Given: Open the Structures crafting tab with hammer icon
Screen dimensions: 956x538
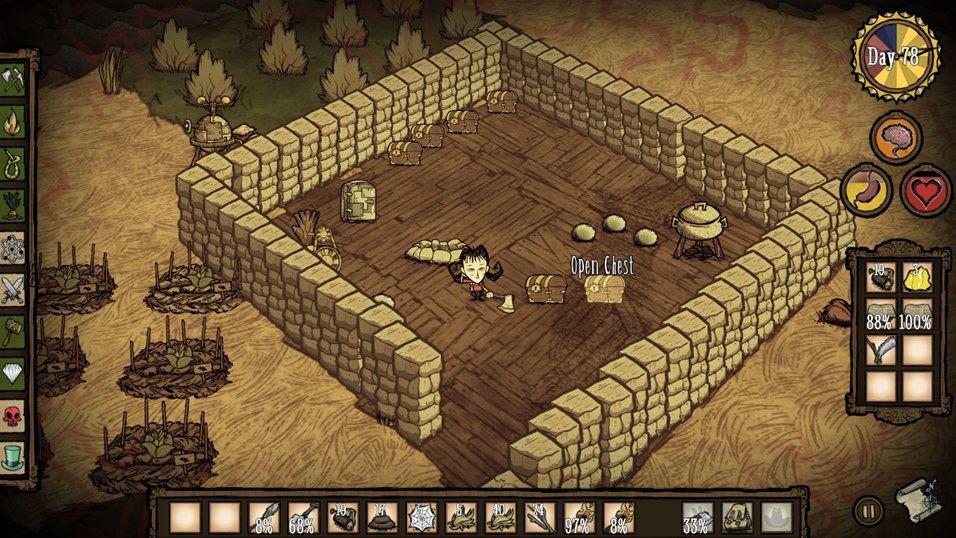Looking at the screenshot, I should [x=14, y=331].
